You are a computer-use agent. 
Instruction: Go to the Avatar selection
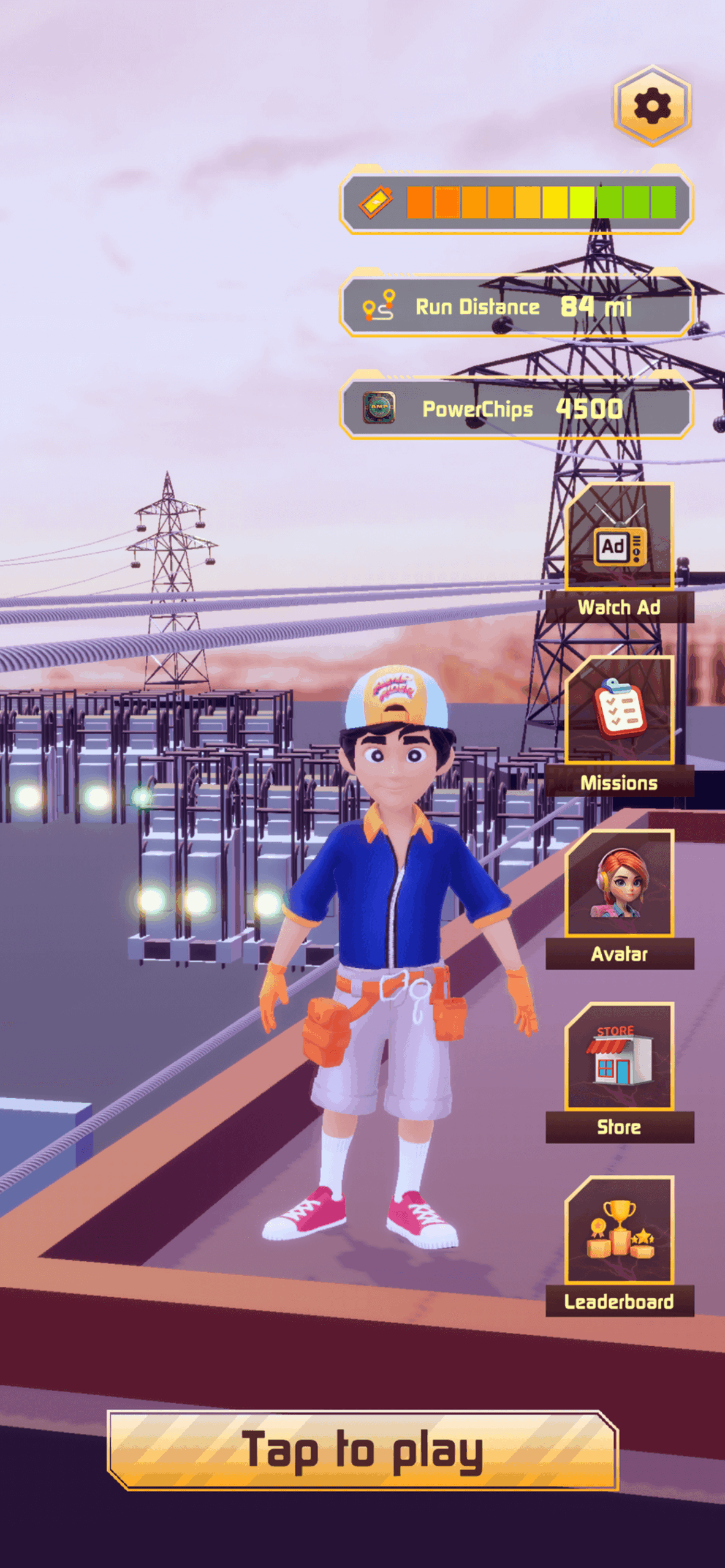(x=619, y=899)
